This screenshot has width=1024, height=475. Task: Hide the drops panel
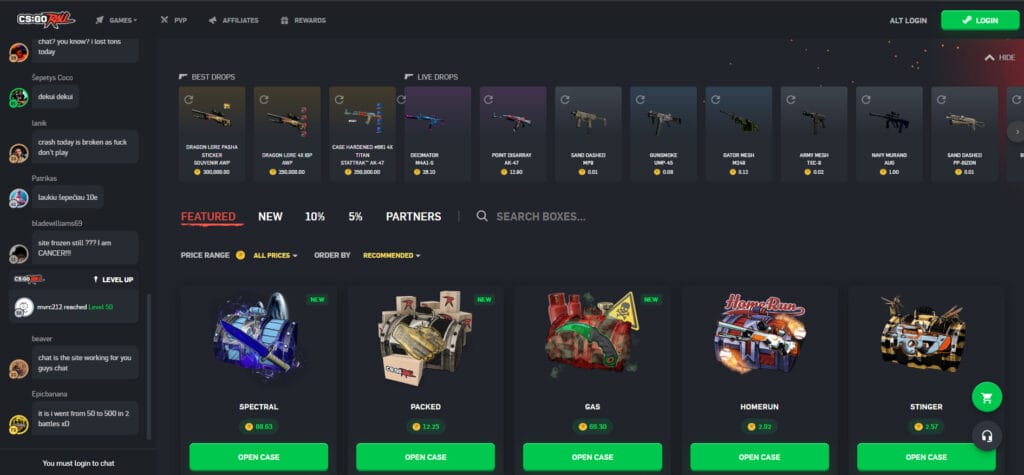pyautogui.click(x=1000, y=58)
